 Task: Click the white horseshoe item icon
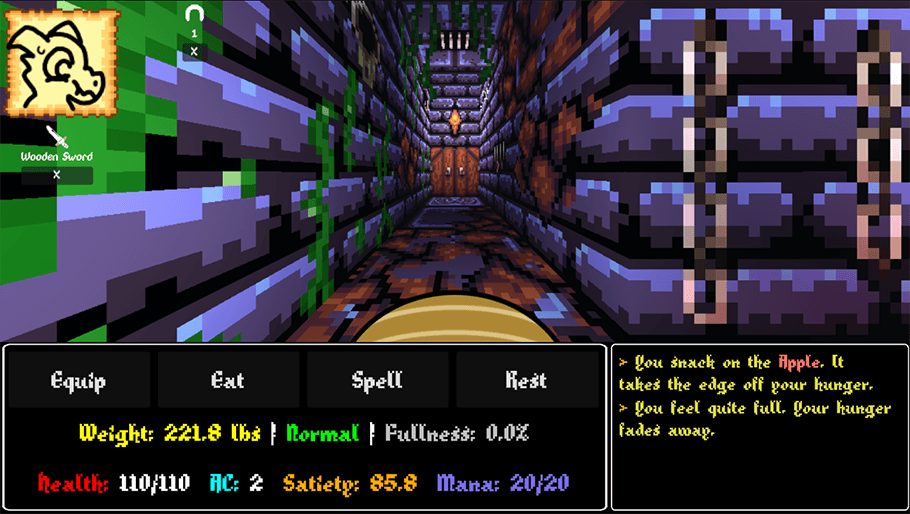[194, 15]
